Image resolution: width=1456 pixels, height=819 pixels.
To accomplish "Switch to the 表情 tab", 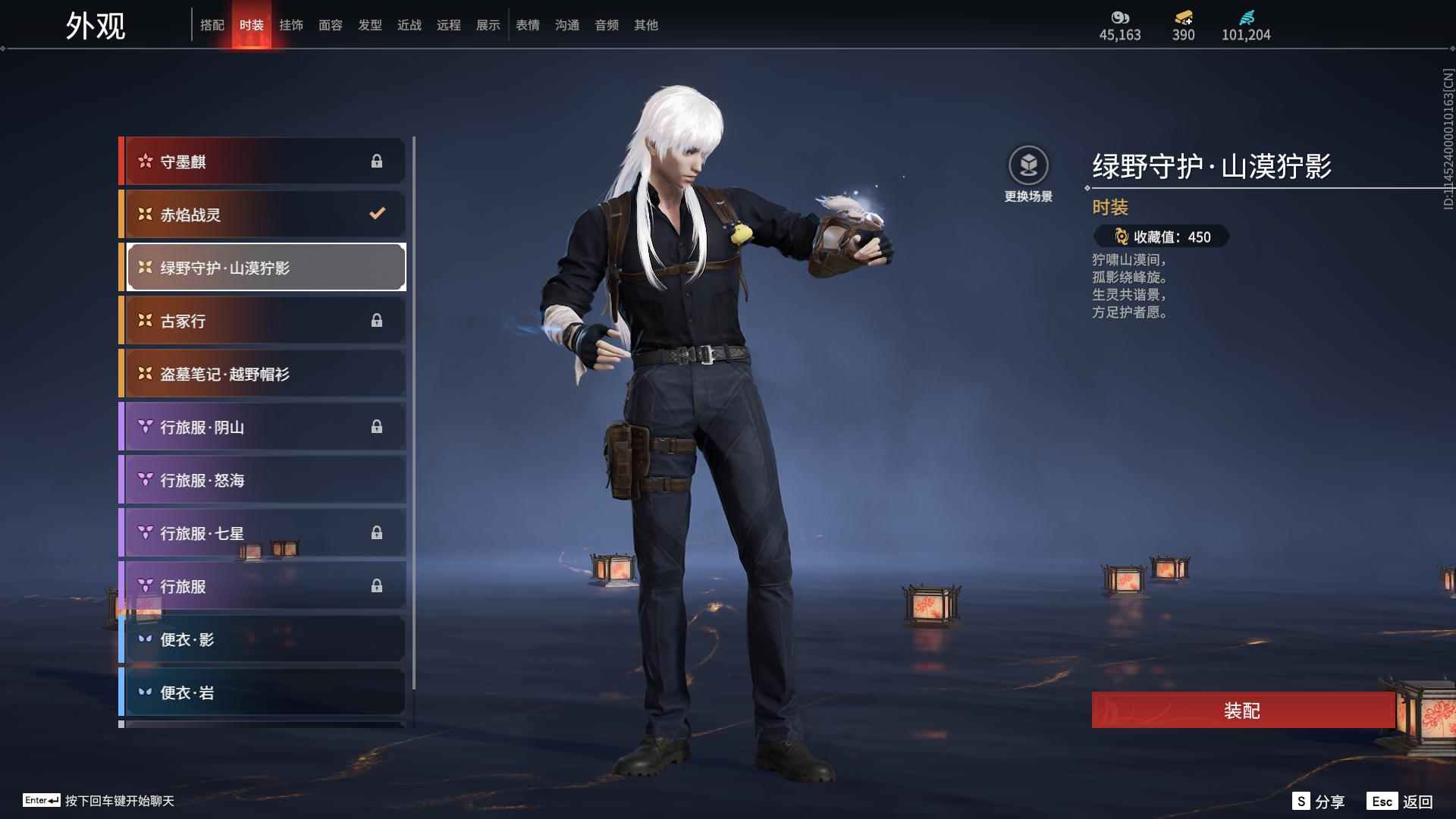I will pos(527,25).
